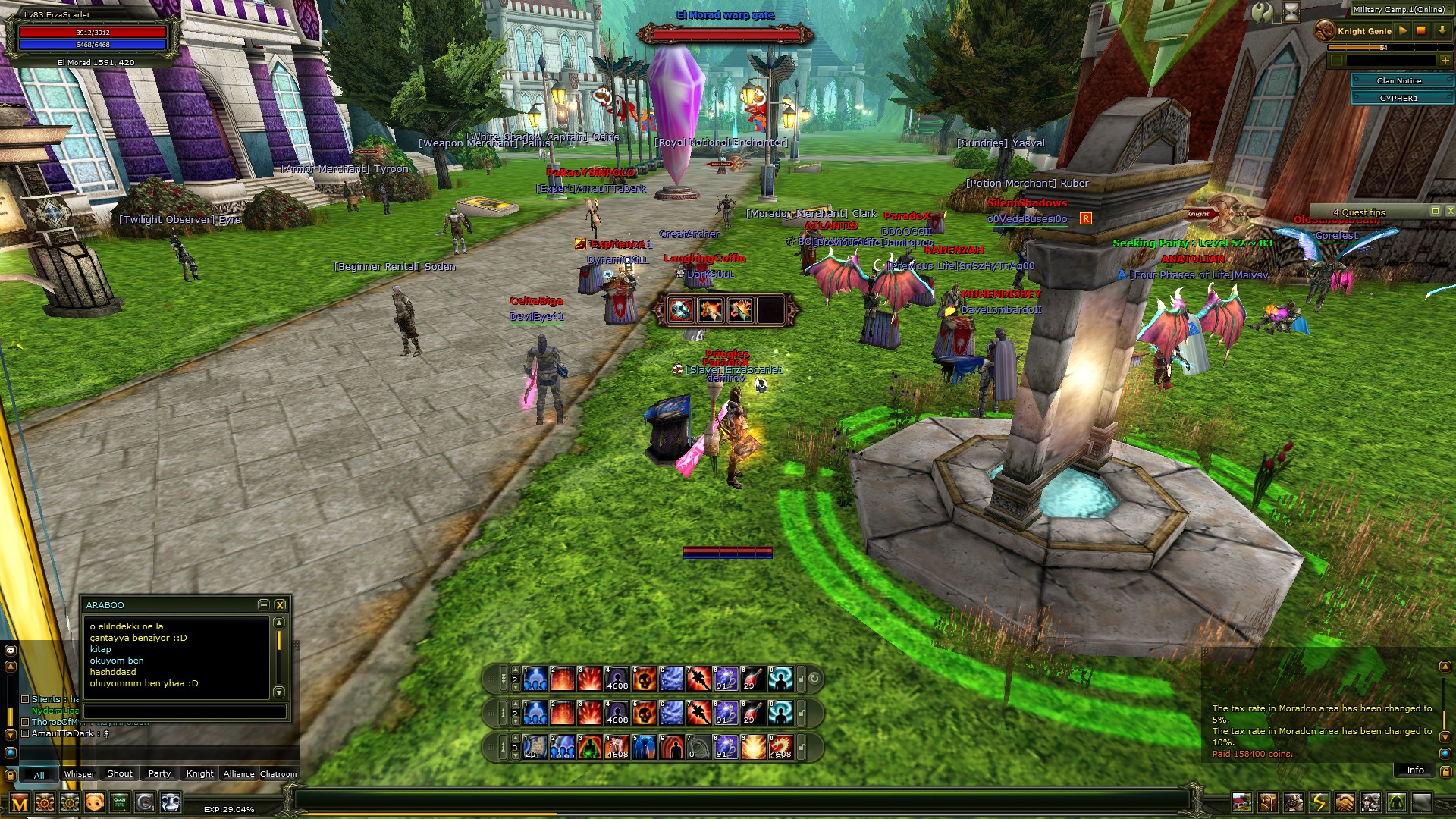Viewport: 1456px width, 819px height.
Task: Collapse Knight Genie with the down arrow
Action: tap(1442, 31)
